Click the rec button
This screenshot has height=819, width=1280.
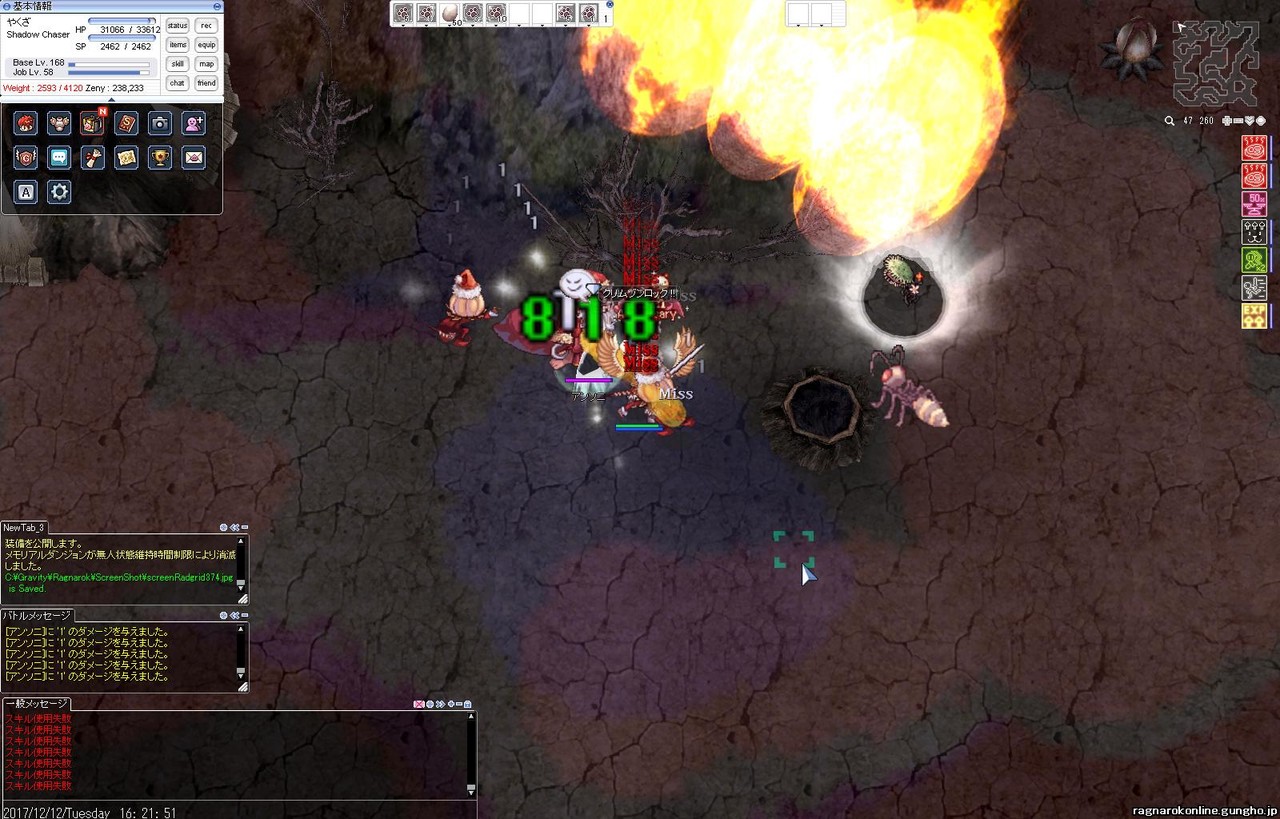206,26
